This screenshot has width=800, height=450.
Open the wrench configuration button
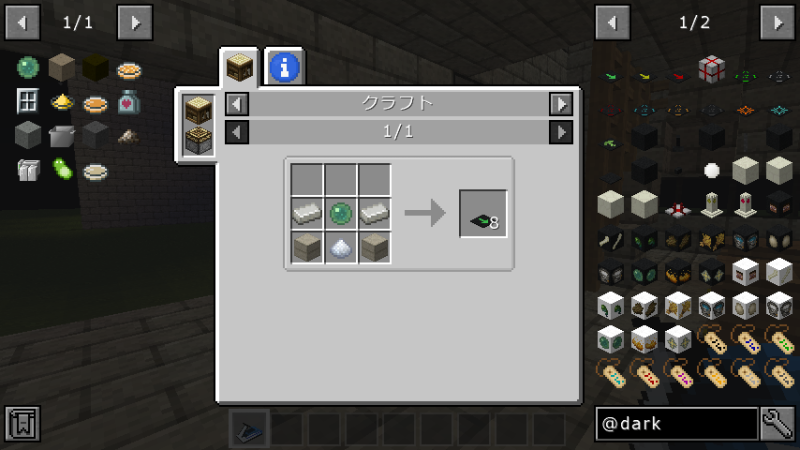pos(777,423)
